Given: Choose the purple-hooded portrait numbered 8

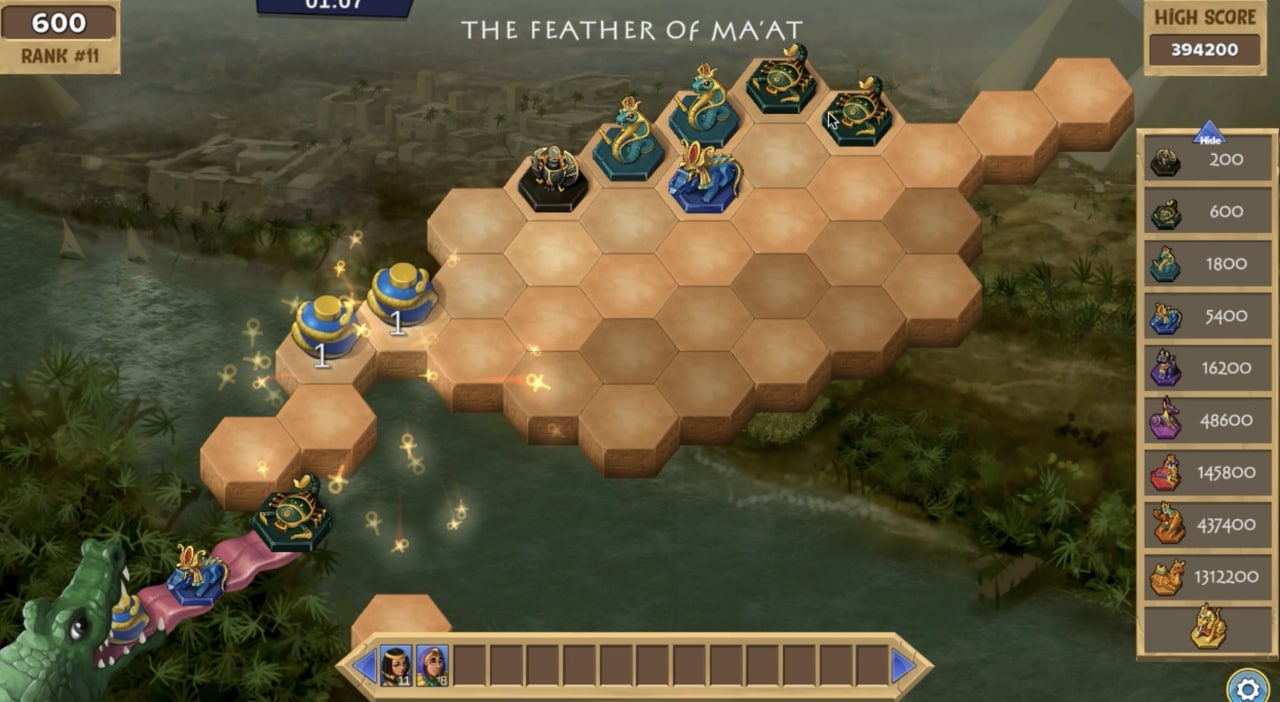Looking at the screenshot, I should 432,666.
